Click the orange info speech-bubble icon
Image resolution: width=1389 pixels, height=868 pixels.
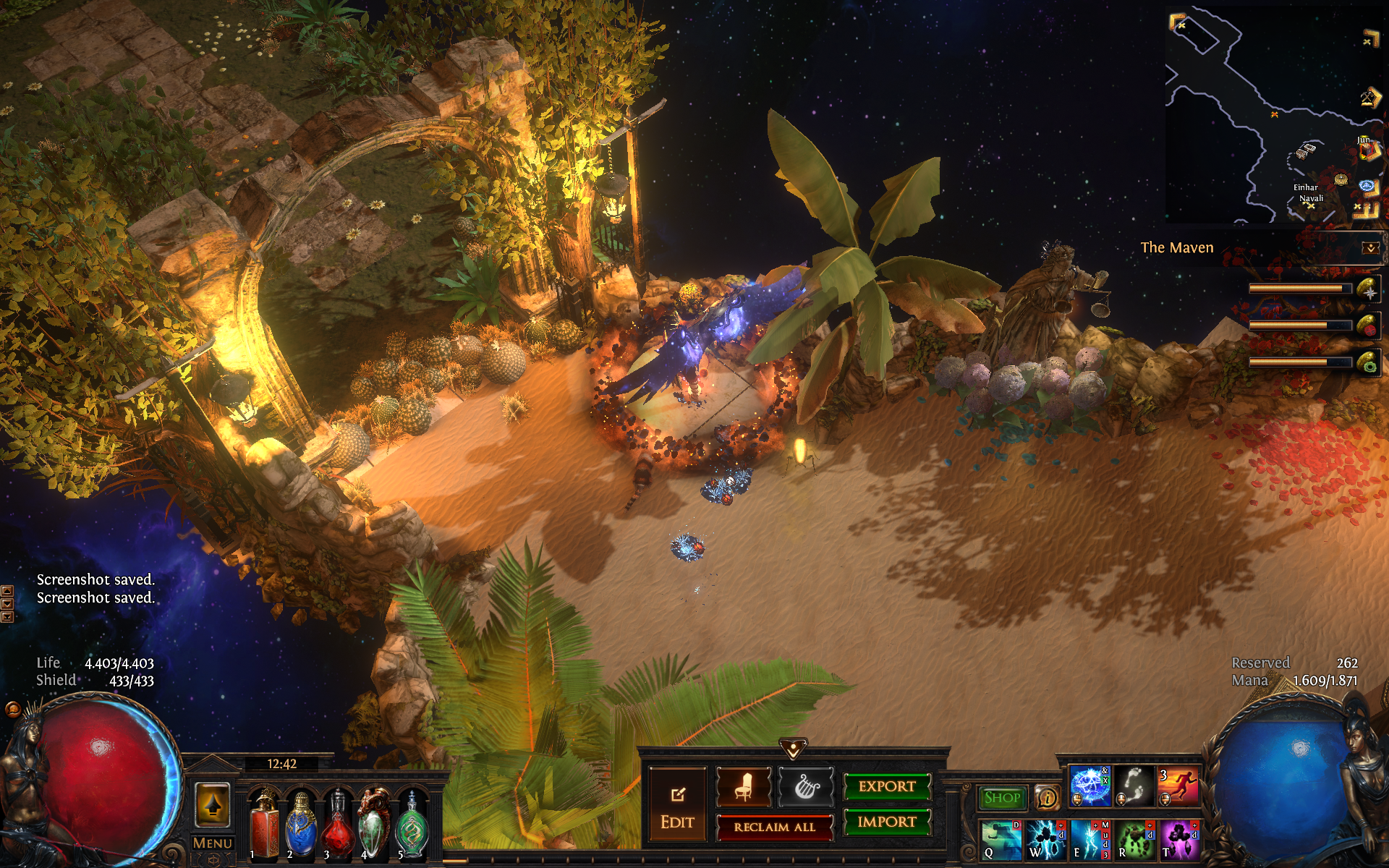(x=1046, y=798)
